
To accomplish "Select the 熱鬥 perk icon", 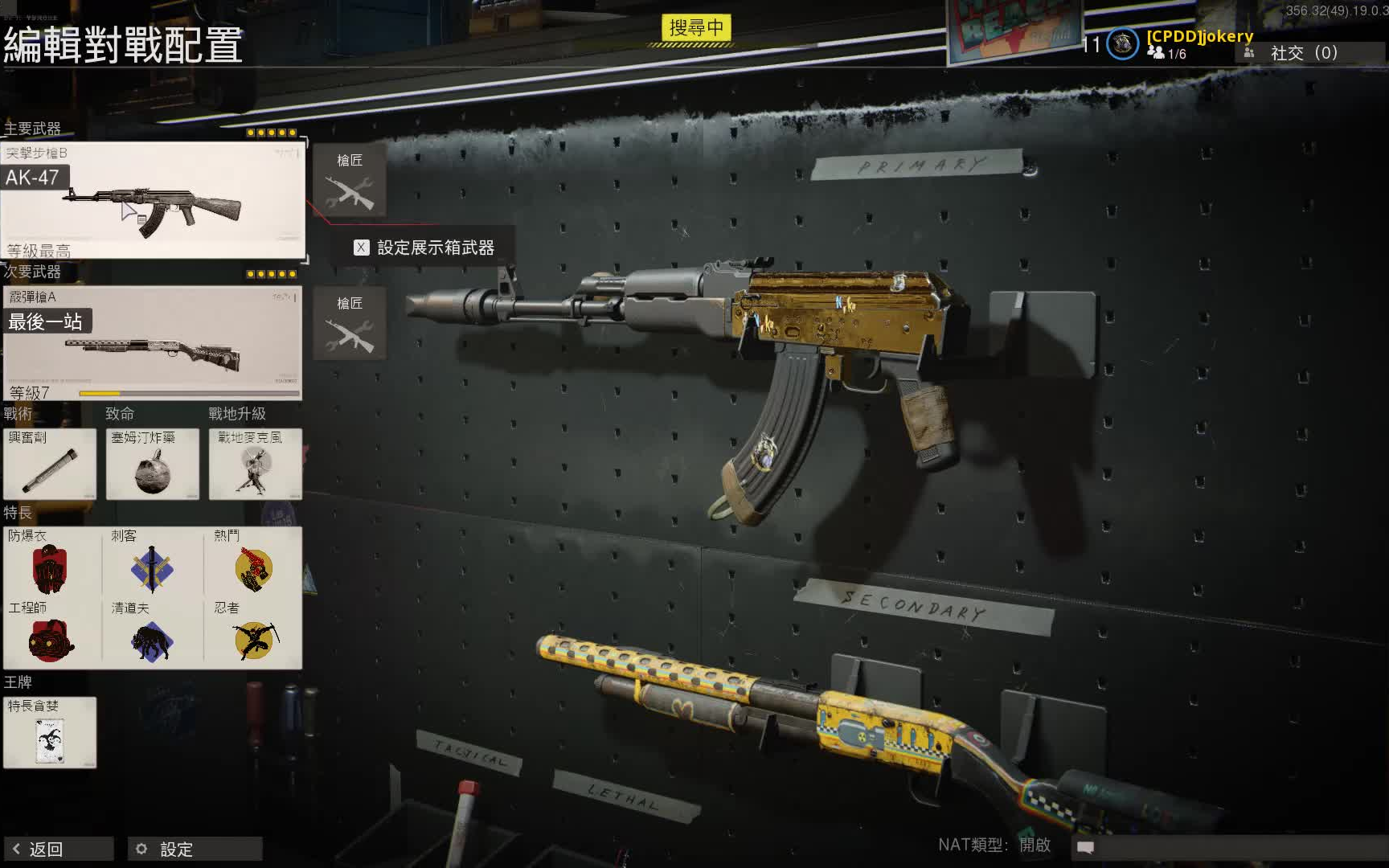I will (254, 567).
